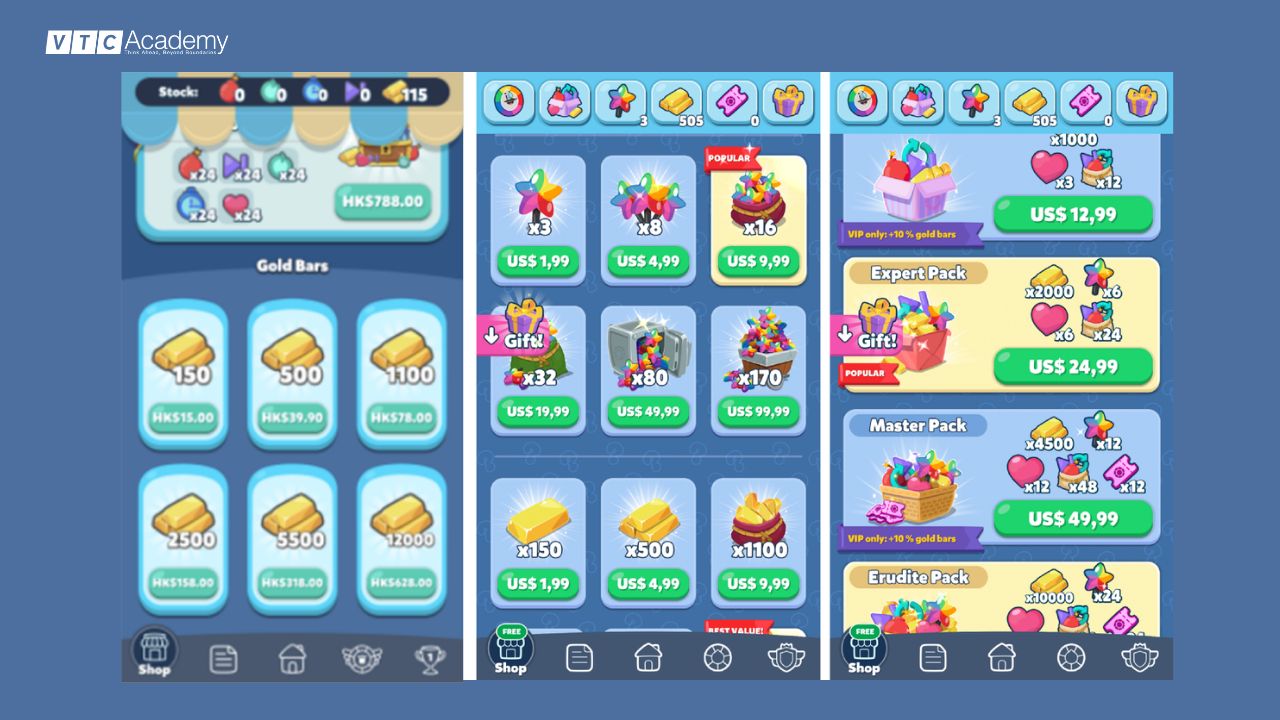Click the life ring help icon
The width and height of the screenshot is (1280, 720).
tap(718, 658)
